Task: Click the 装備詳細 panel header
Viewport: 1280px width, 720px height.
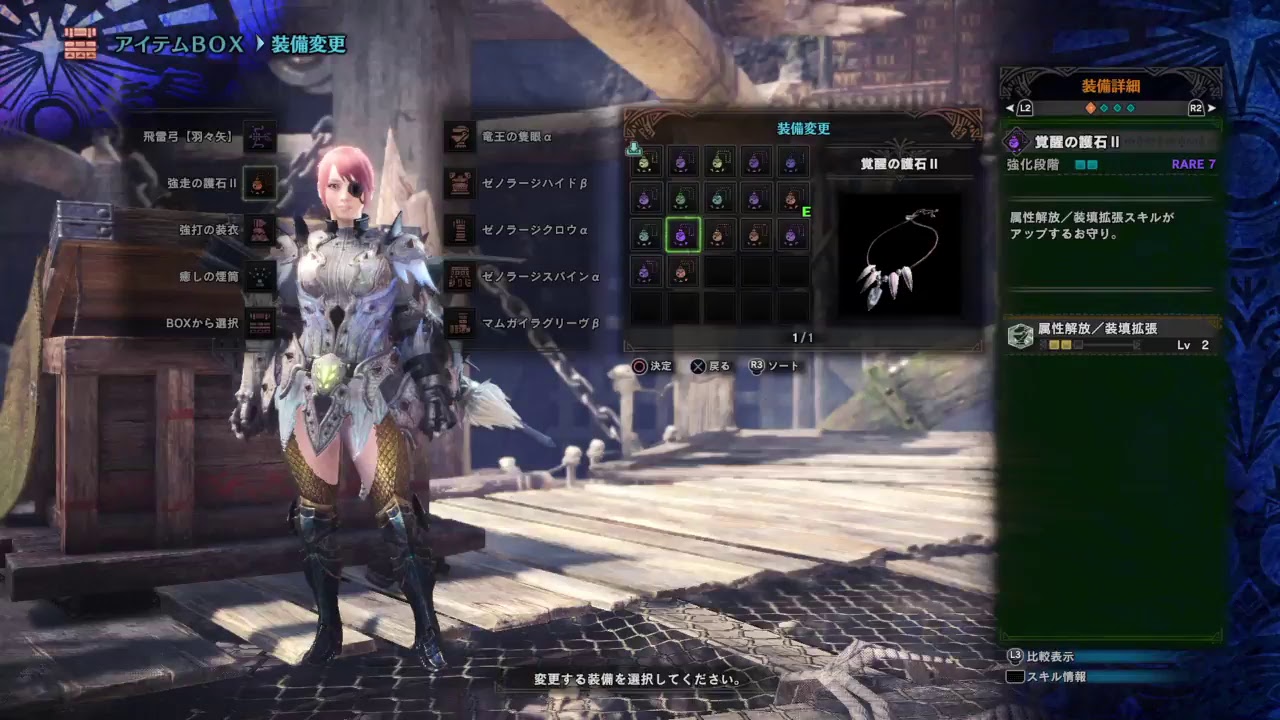Action: coord(1110,86)
